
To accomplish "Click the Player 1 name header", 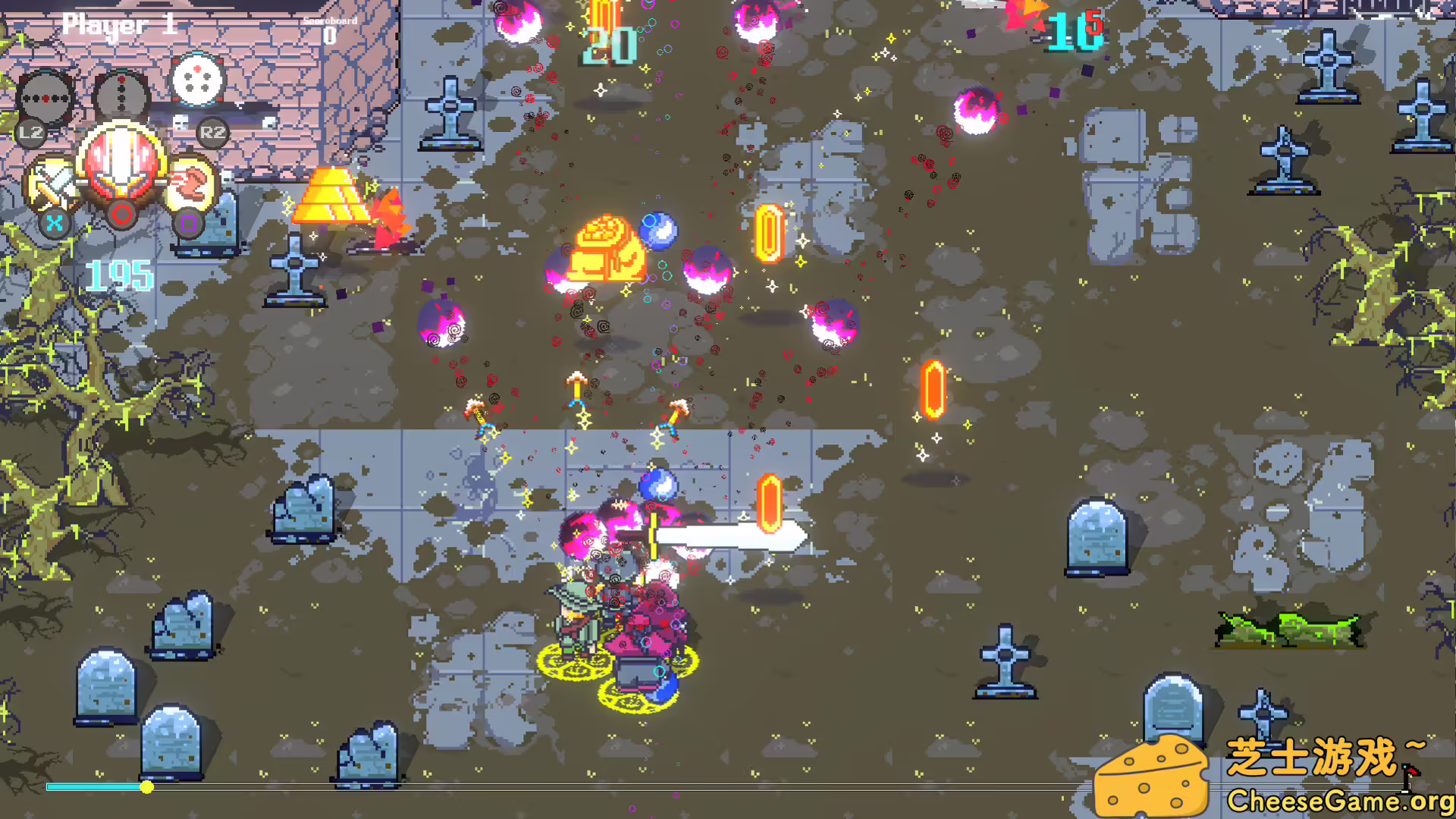I will click(x=121, y=25).
